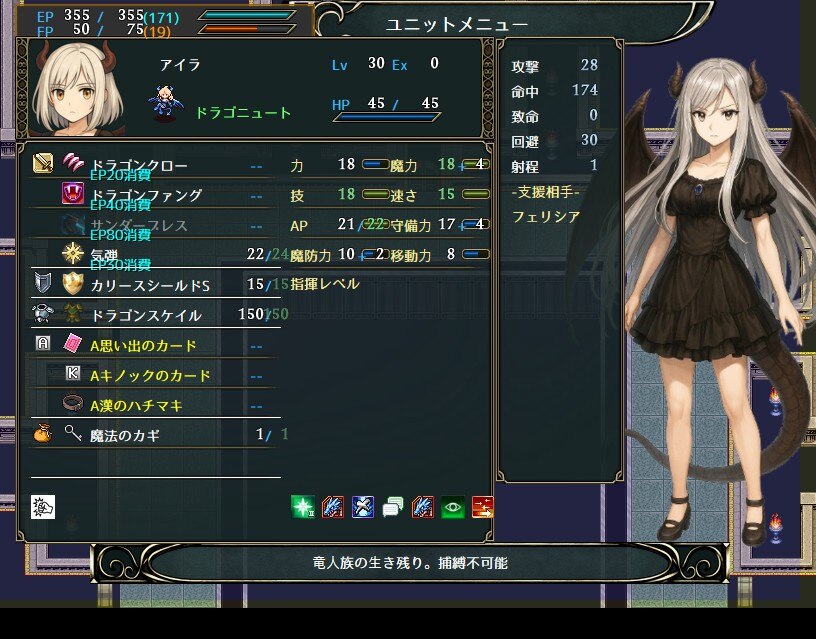Image resolution: width=816 pixels, height=639 pixels.
Task: Click the green star skill icon
Action: [x=302, y=507]
